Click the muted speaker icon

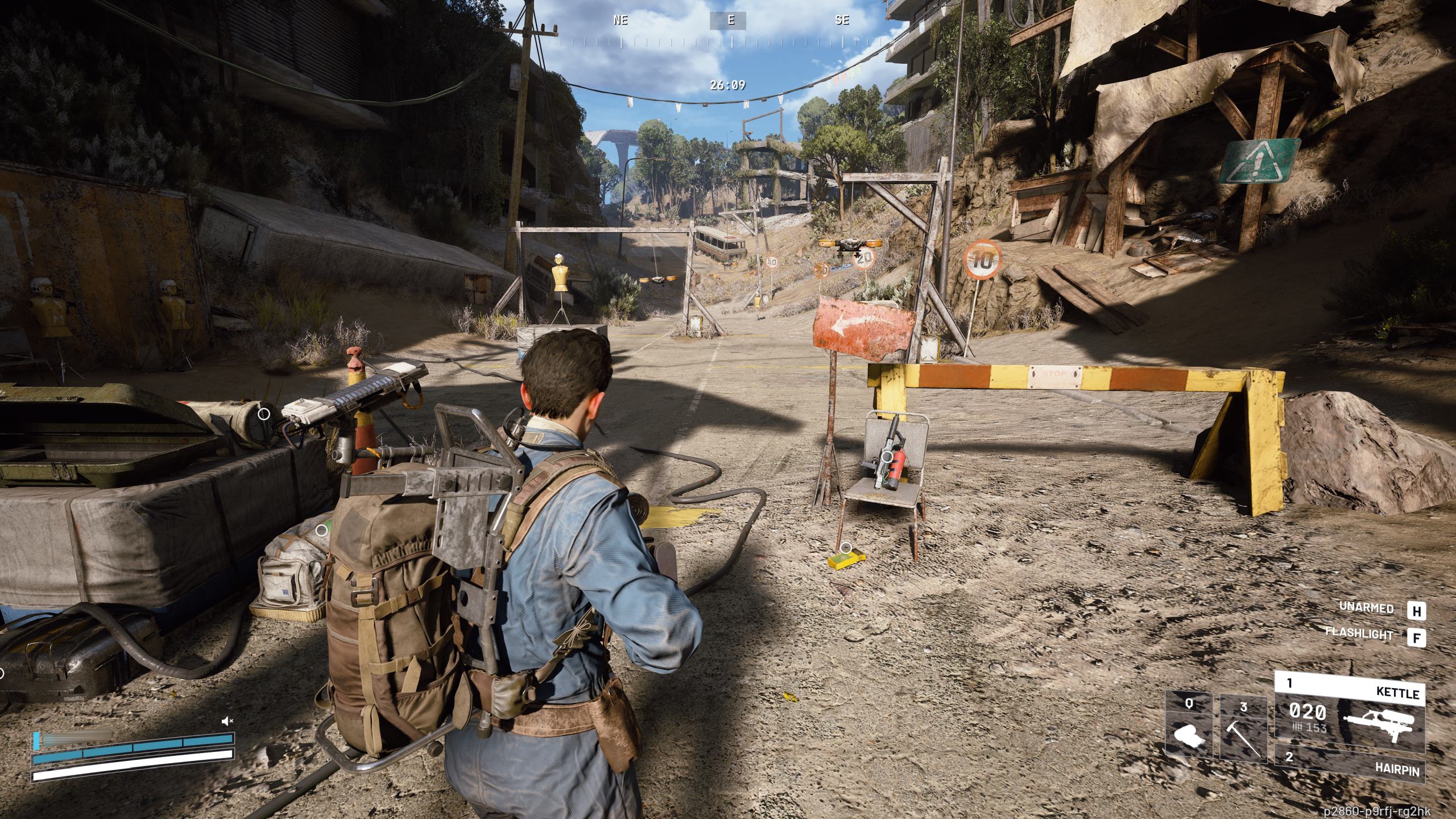pos(227,721)
